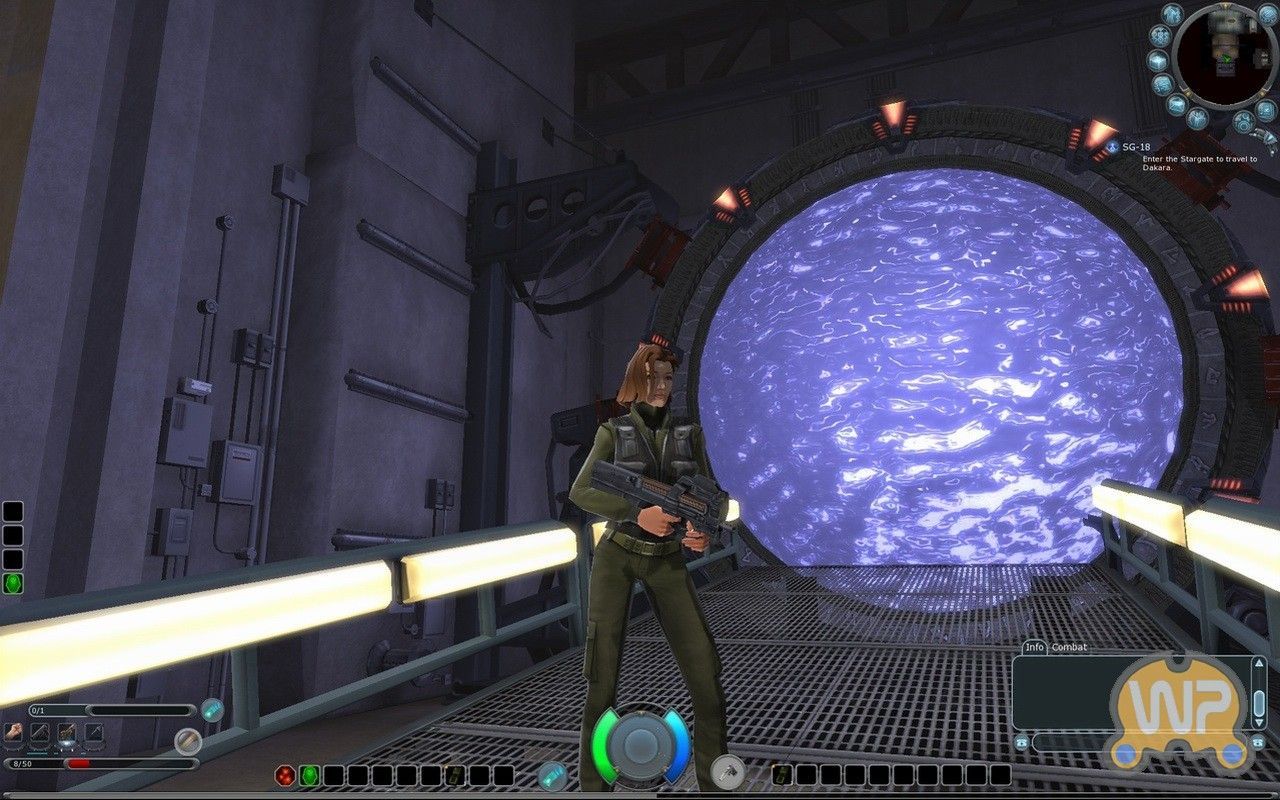Screen dimensions: 1280x800
Task: Click the down arrow on the chat scrollbar
Action: click(1259, 721)
